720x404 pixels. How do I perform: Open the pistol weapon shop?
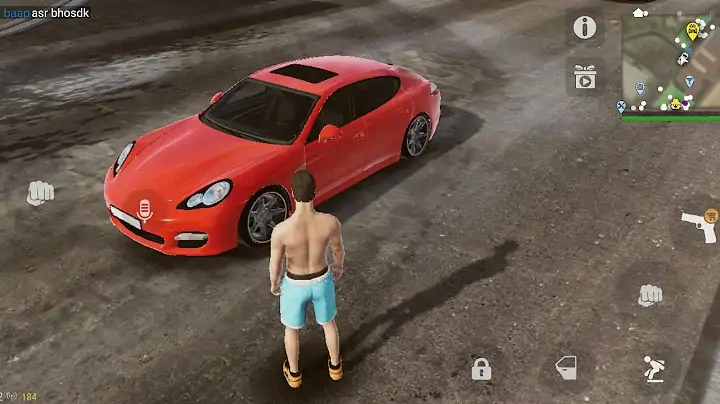(698, 226)
